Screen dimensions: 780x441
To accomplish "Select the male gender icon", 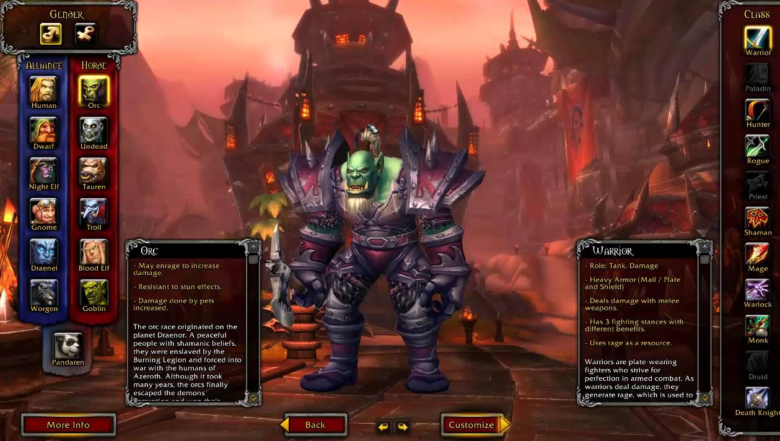I will 51,34.
